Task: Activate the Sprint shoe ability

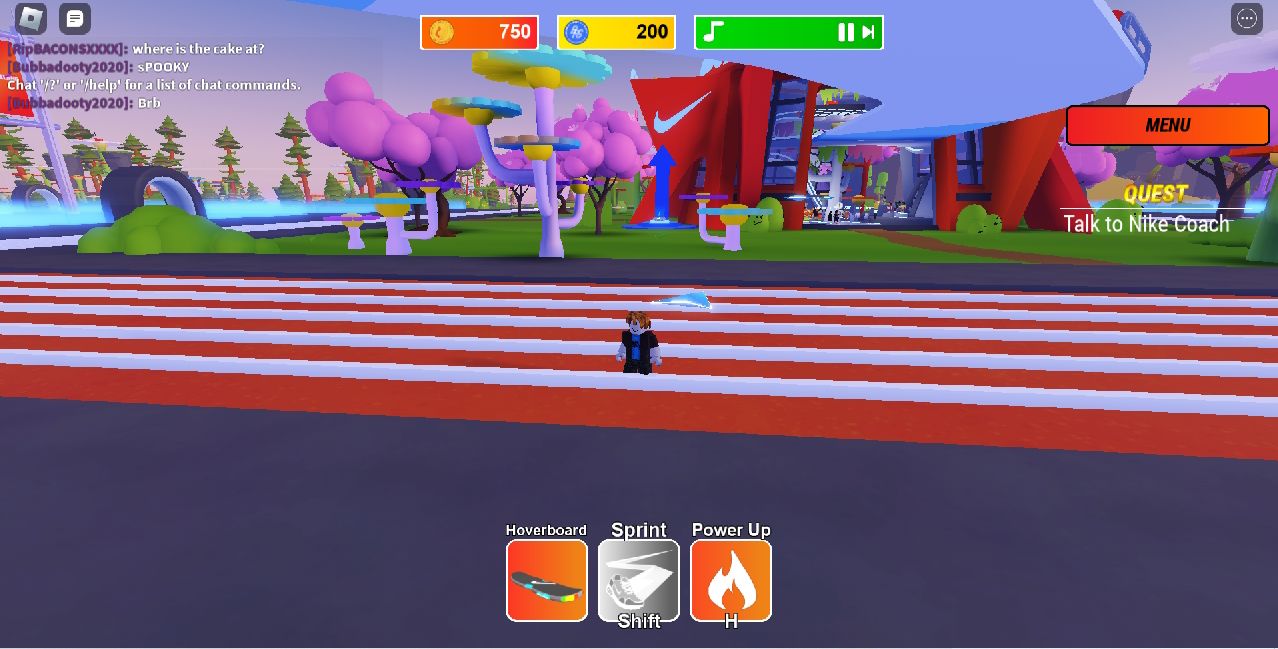Action: pyautogui.click(x=639, y=581)
